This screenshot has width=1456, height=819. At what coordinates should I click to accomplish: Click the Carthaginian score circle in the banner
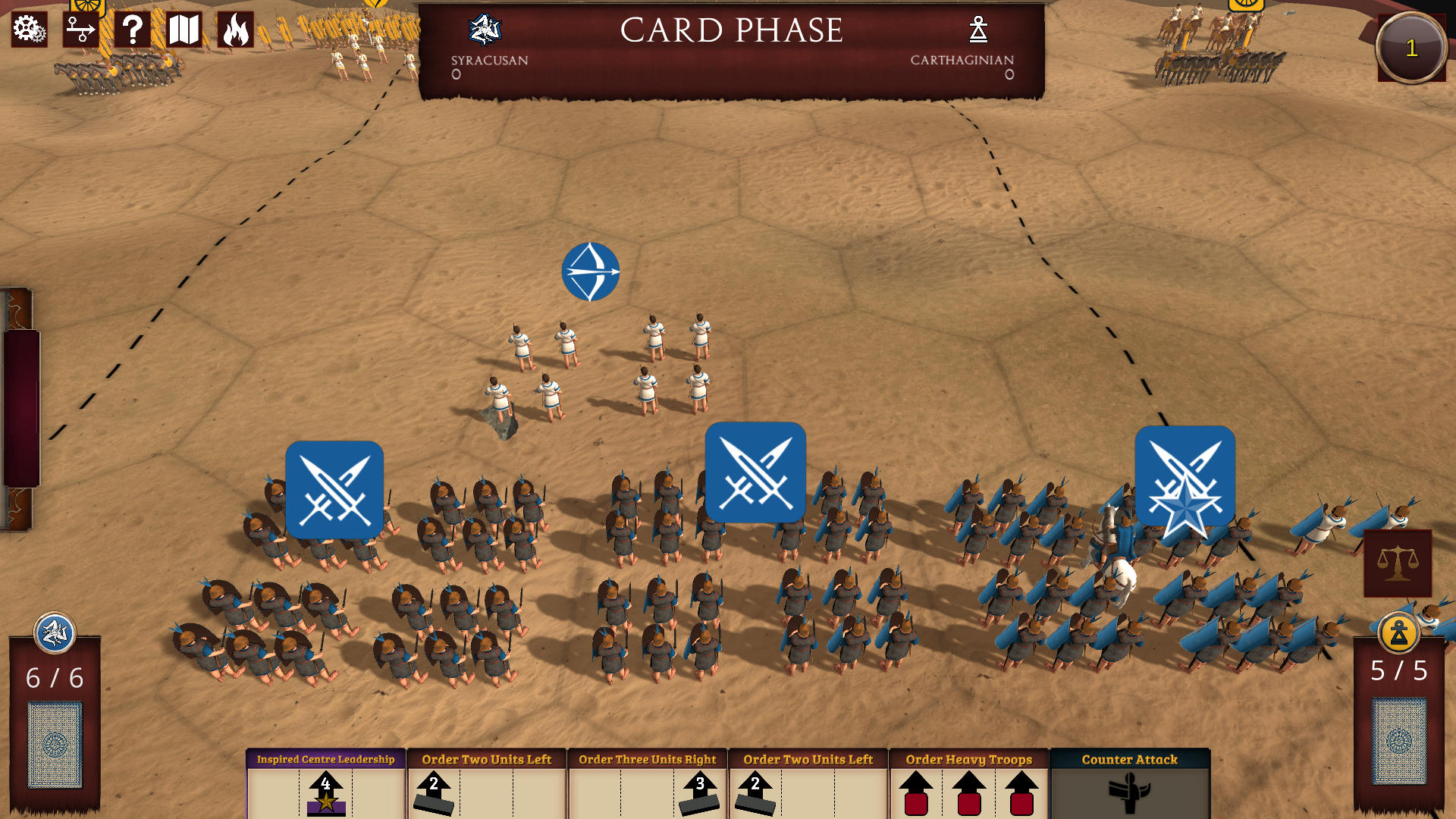(1009, 74)
